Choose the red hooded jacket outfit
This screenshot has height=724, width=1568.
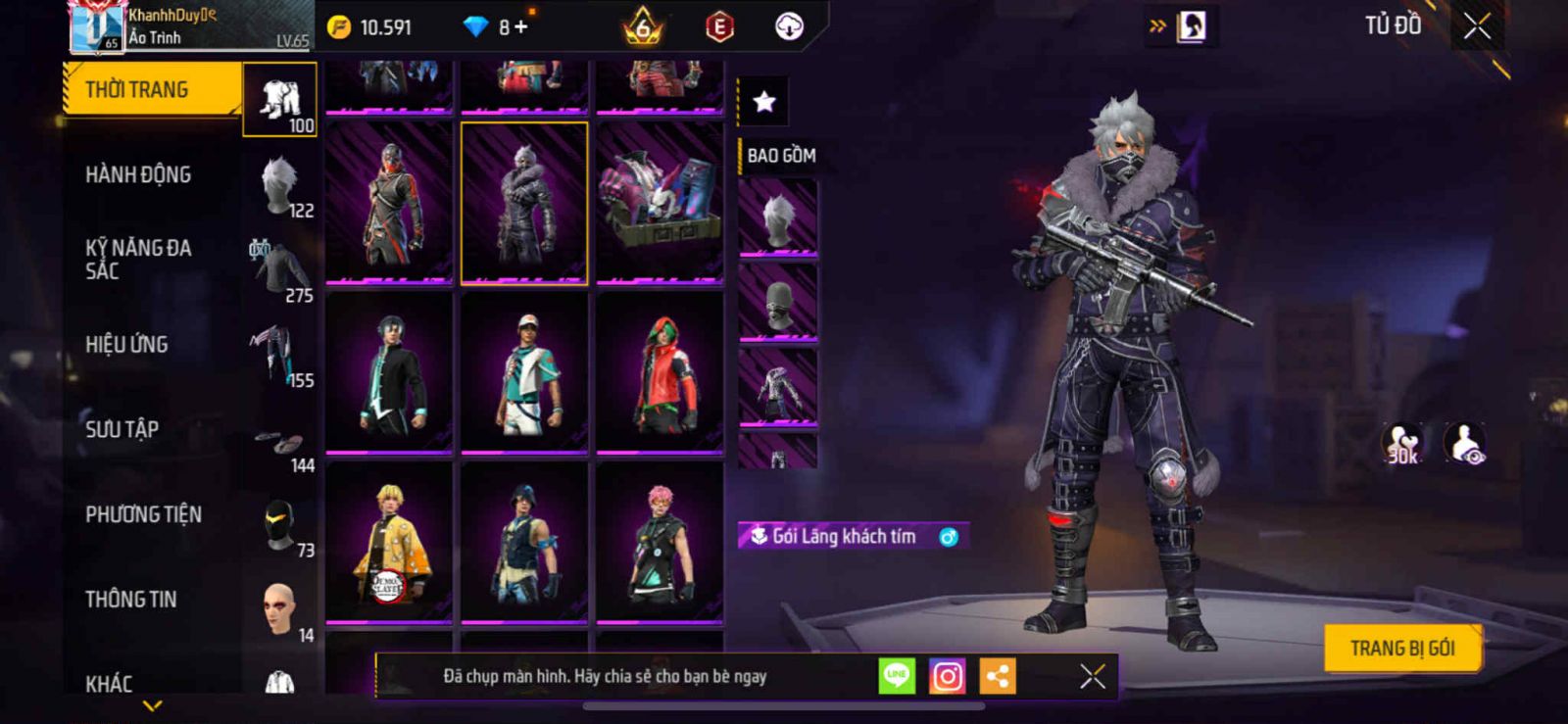point(660,374)
